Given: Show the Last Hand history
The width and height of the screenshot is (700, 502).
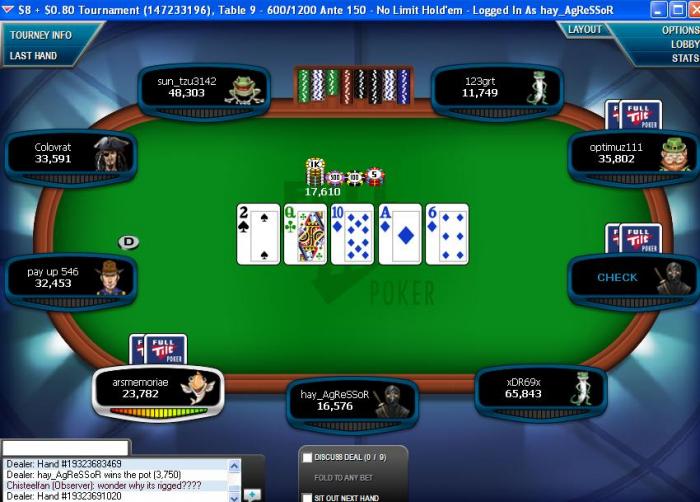Looking at the screenshot, I should (x=34, y=56).
